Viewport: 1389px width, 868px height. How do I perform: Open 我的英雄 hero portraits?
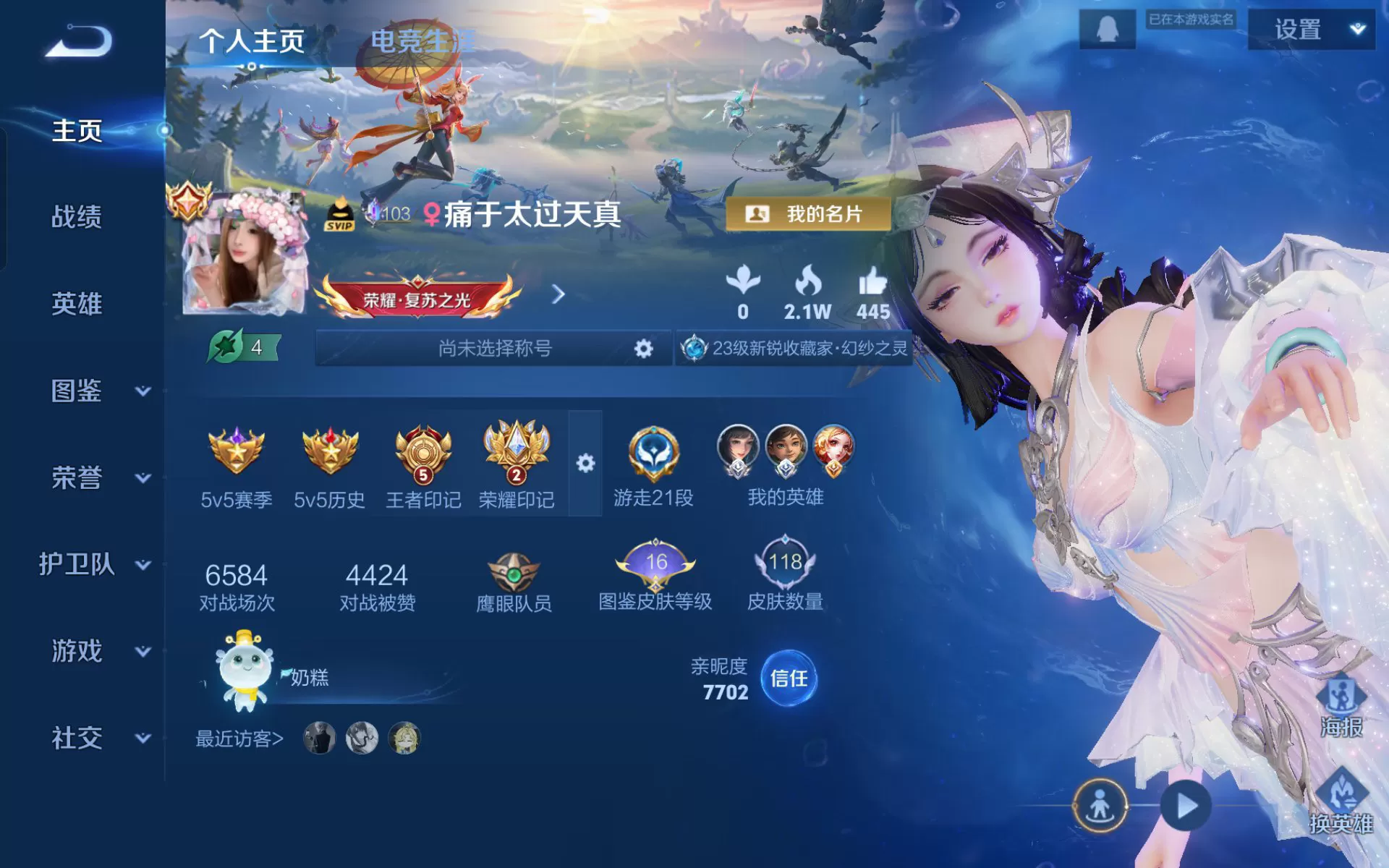(x=786, y=464)
